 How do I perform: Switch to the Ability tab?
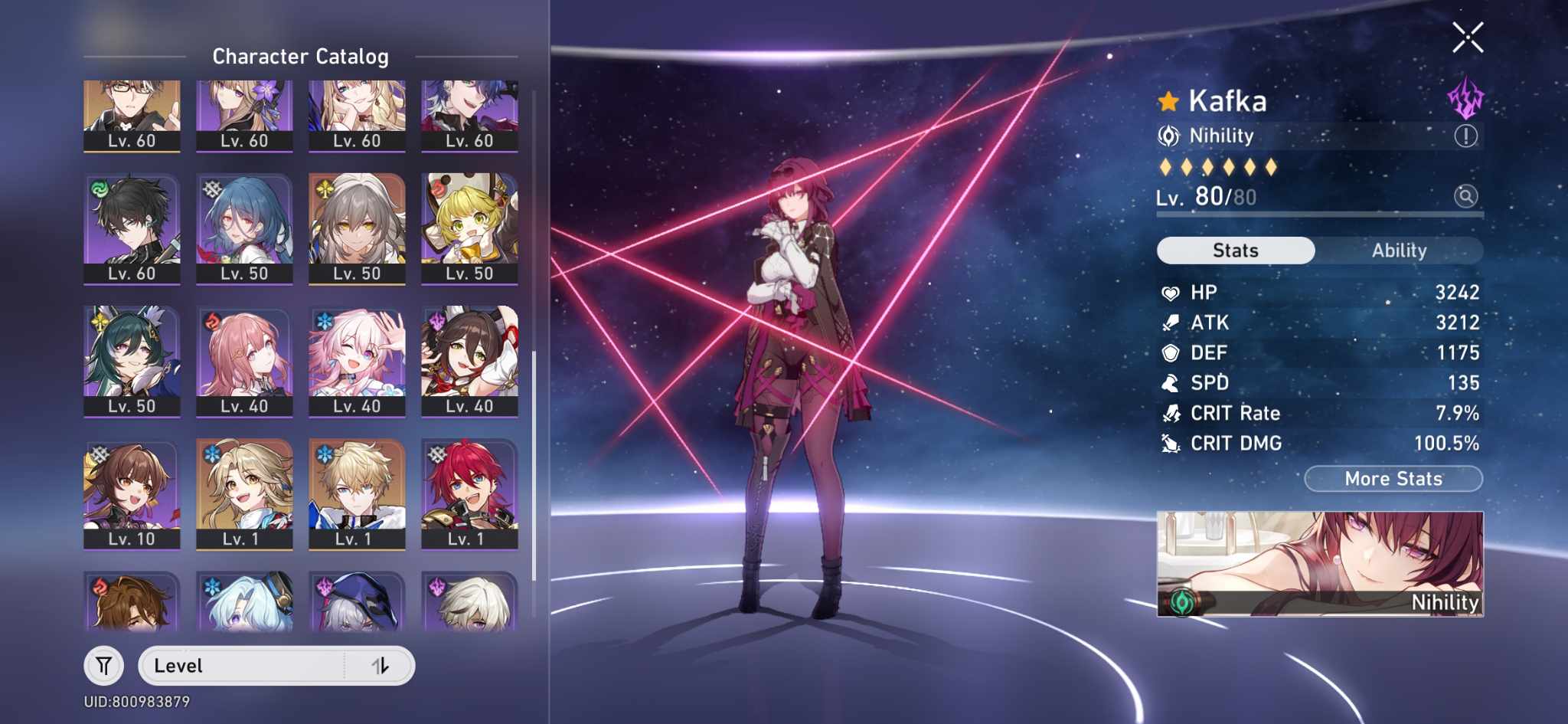(1399, 250)
